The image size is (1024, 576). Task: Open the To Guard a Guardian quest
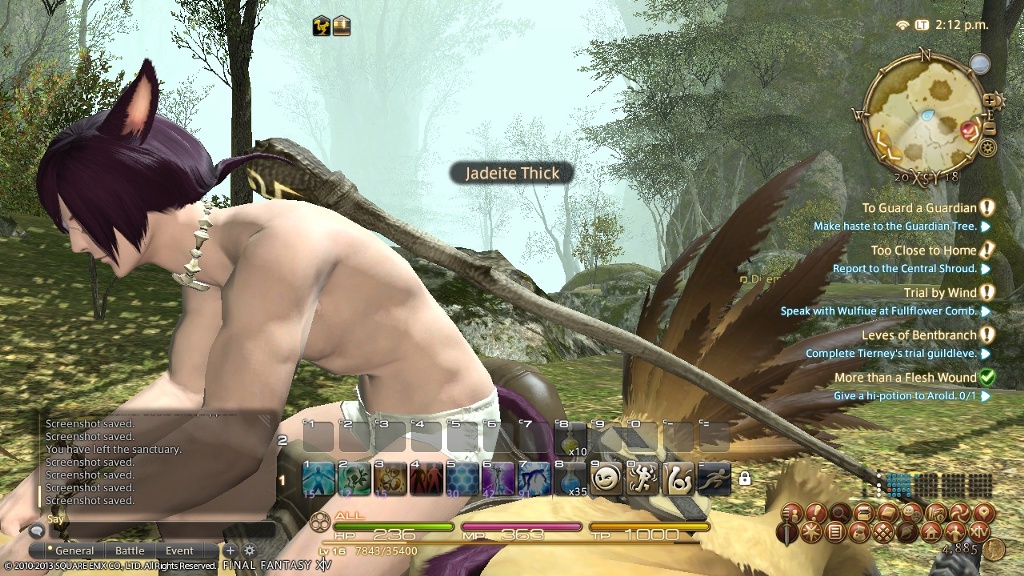918,208
